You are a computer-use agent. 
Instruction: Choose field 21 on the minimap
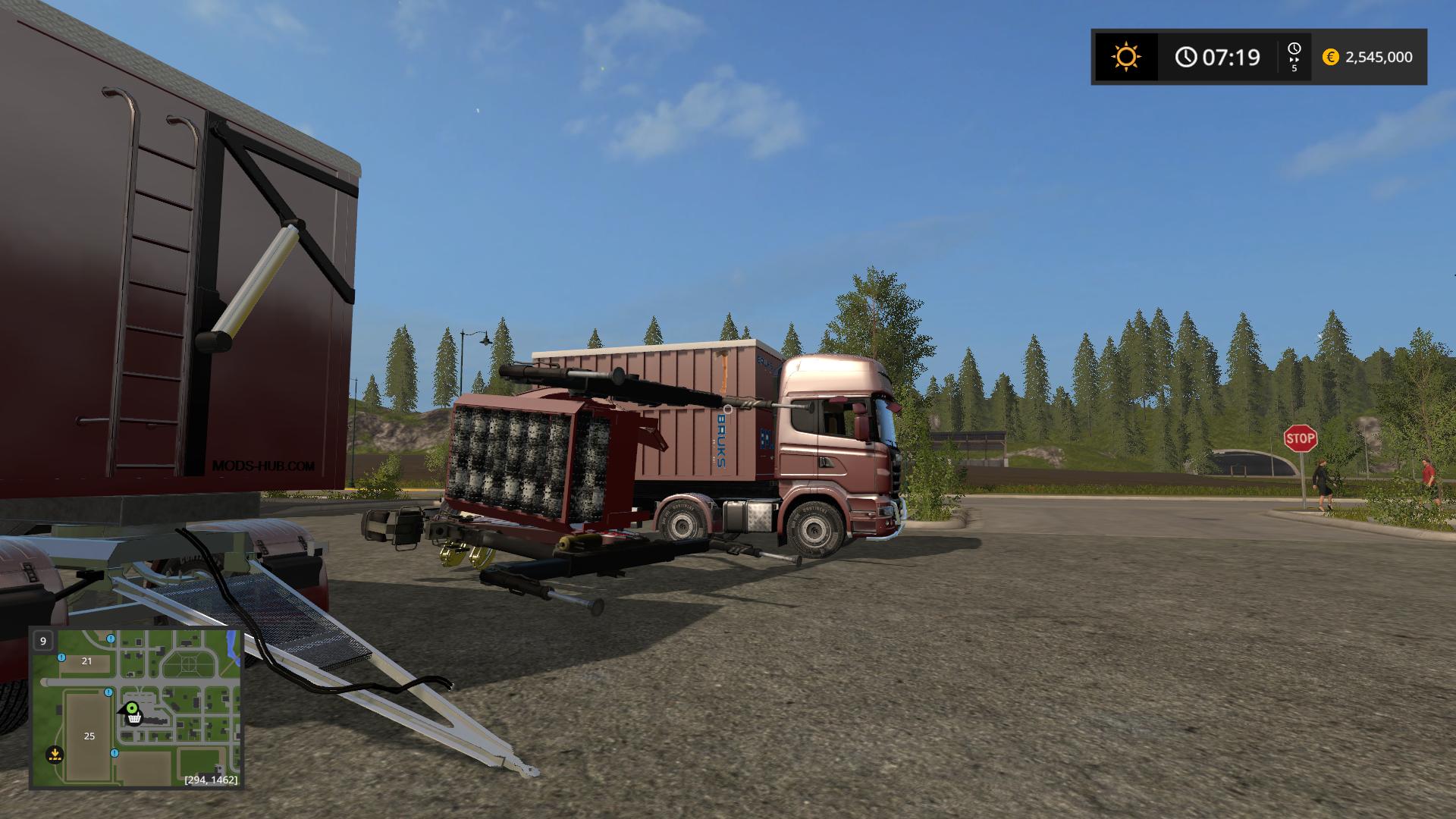86,661
